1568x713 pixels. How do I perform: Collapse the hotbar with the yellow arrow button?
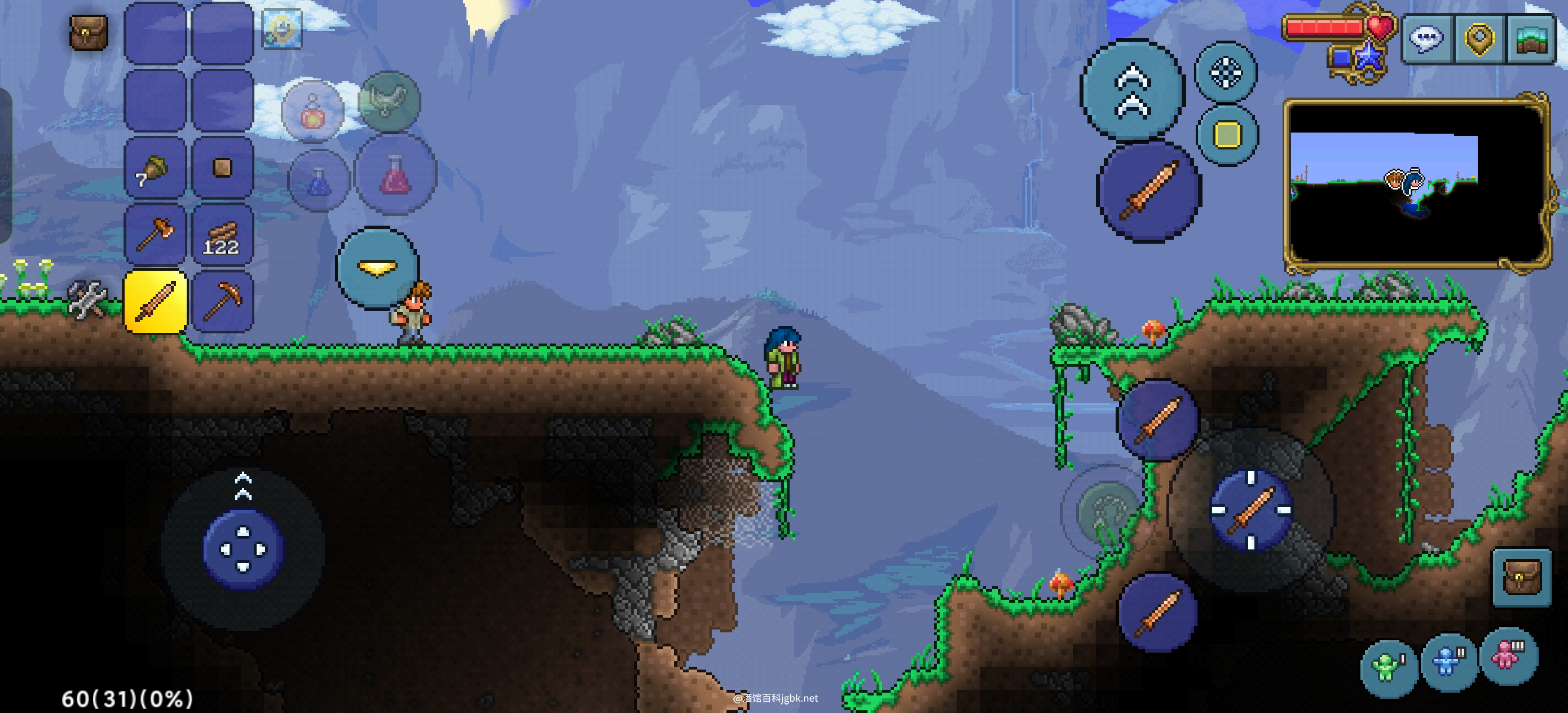[377, 267]
